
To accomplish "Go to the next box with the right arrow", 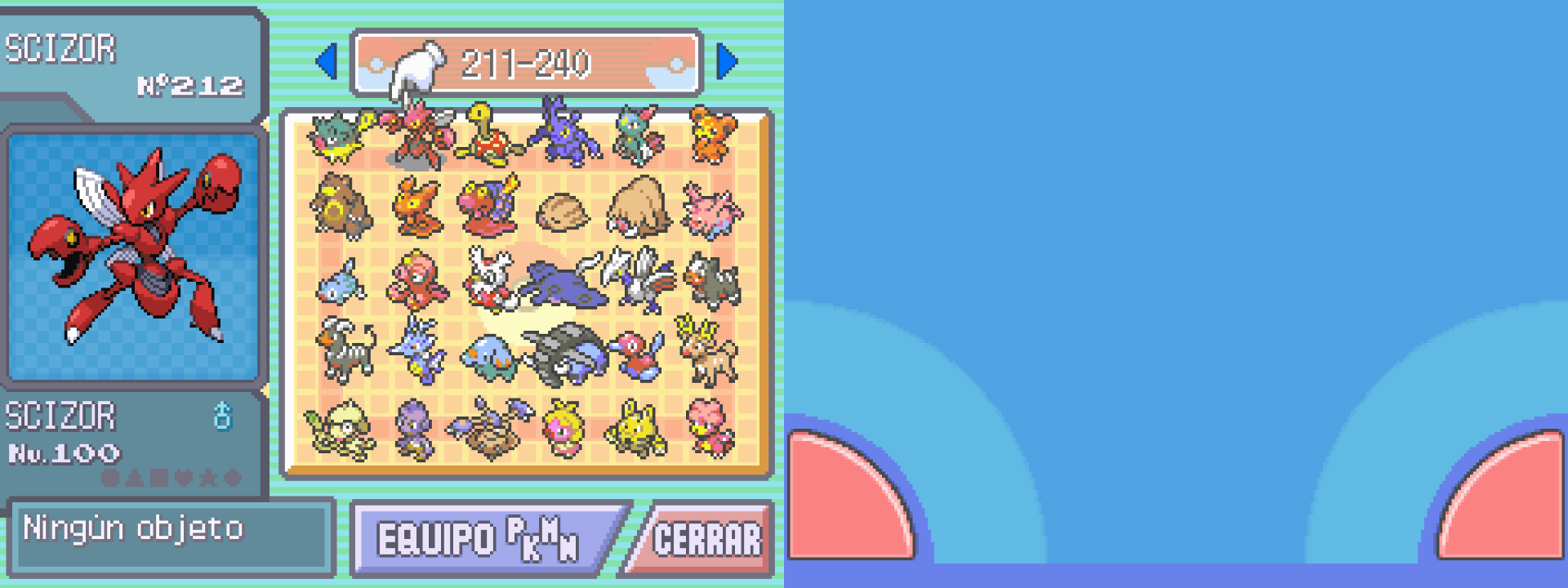I will coord(726,62).
